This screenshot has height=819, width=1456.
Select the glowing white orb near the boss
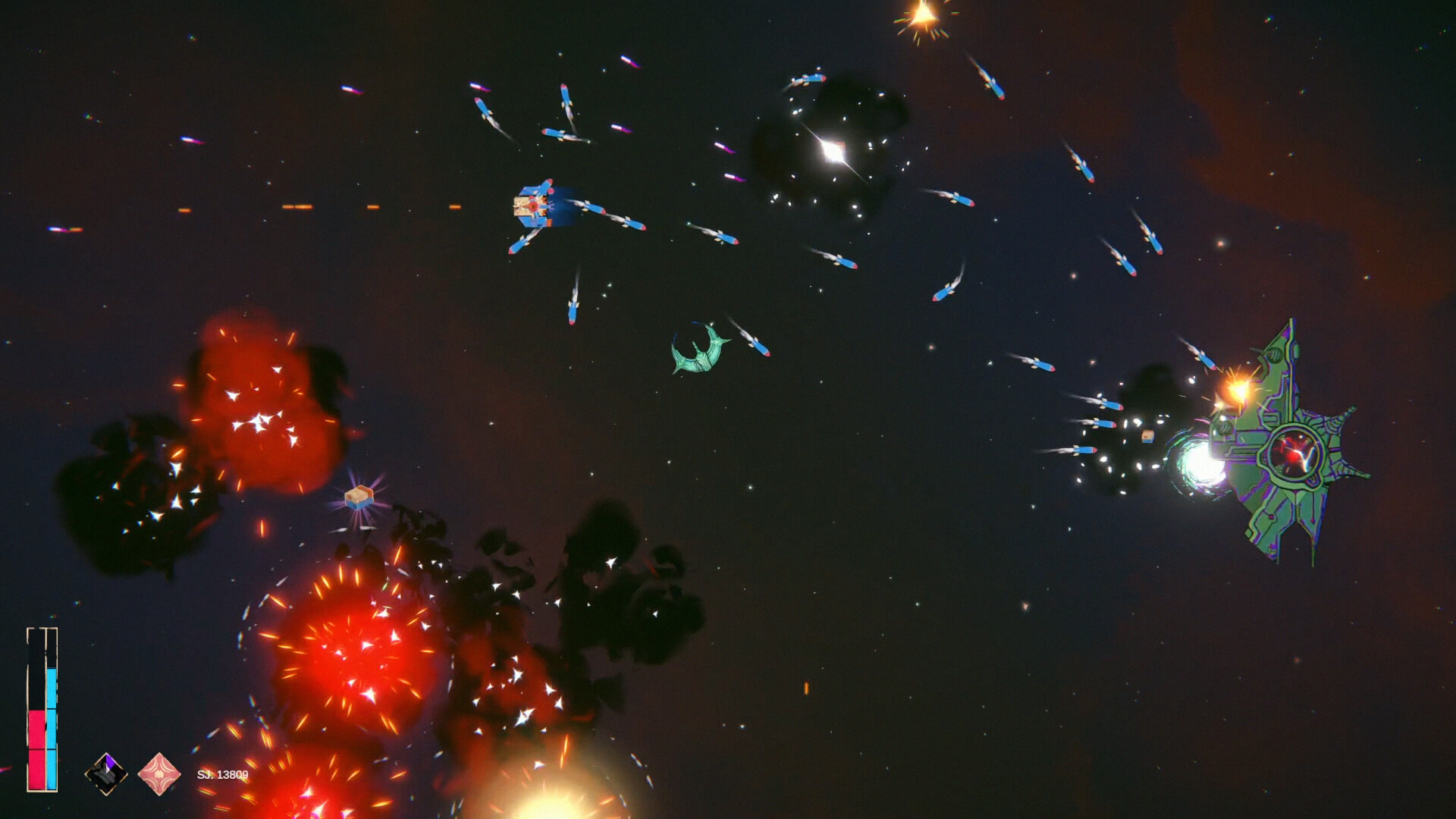pos(1204,463)
